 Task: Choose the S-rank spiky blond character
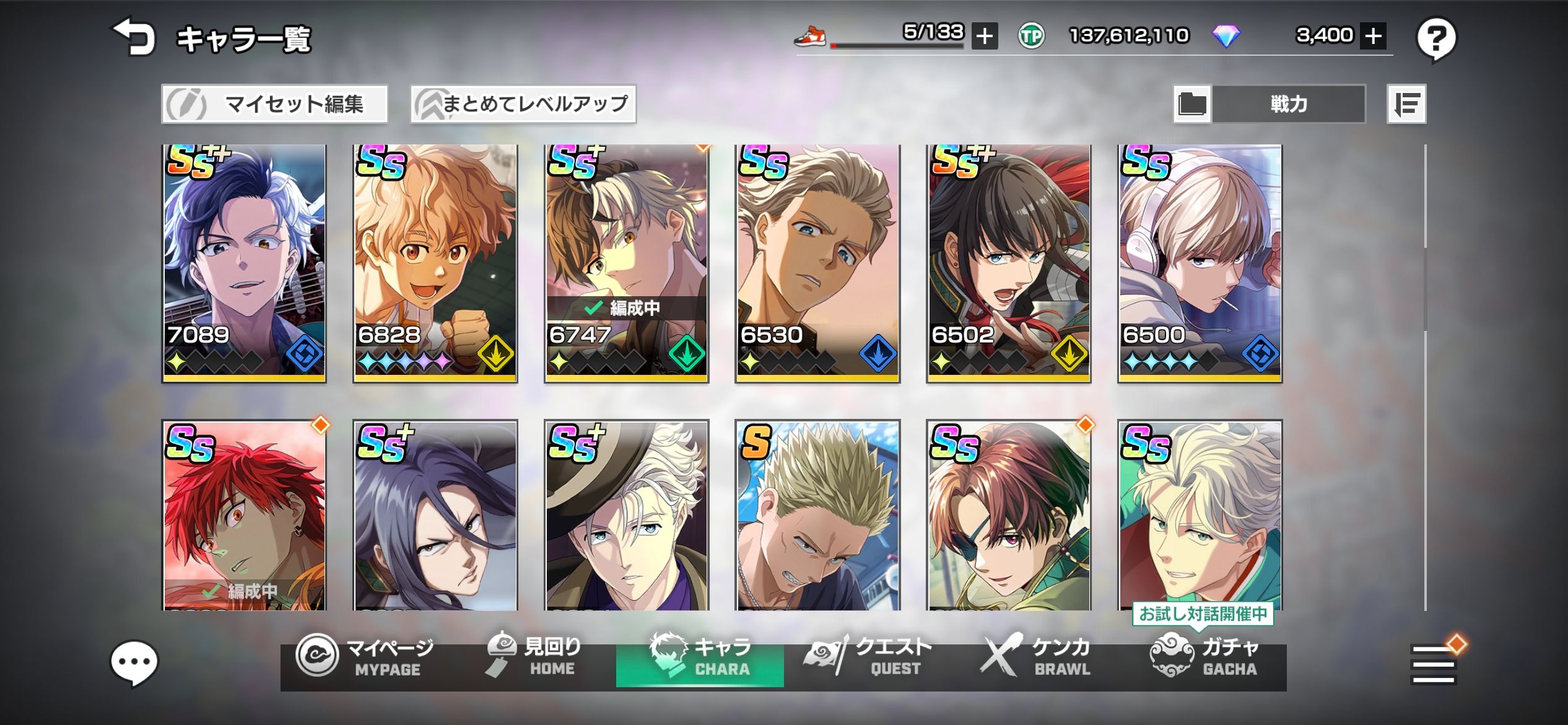(817, 514)
